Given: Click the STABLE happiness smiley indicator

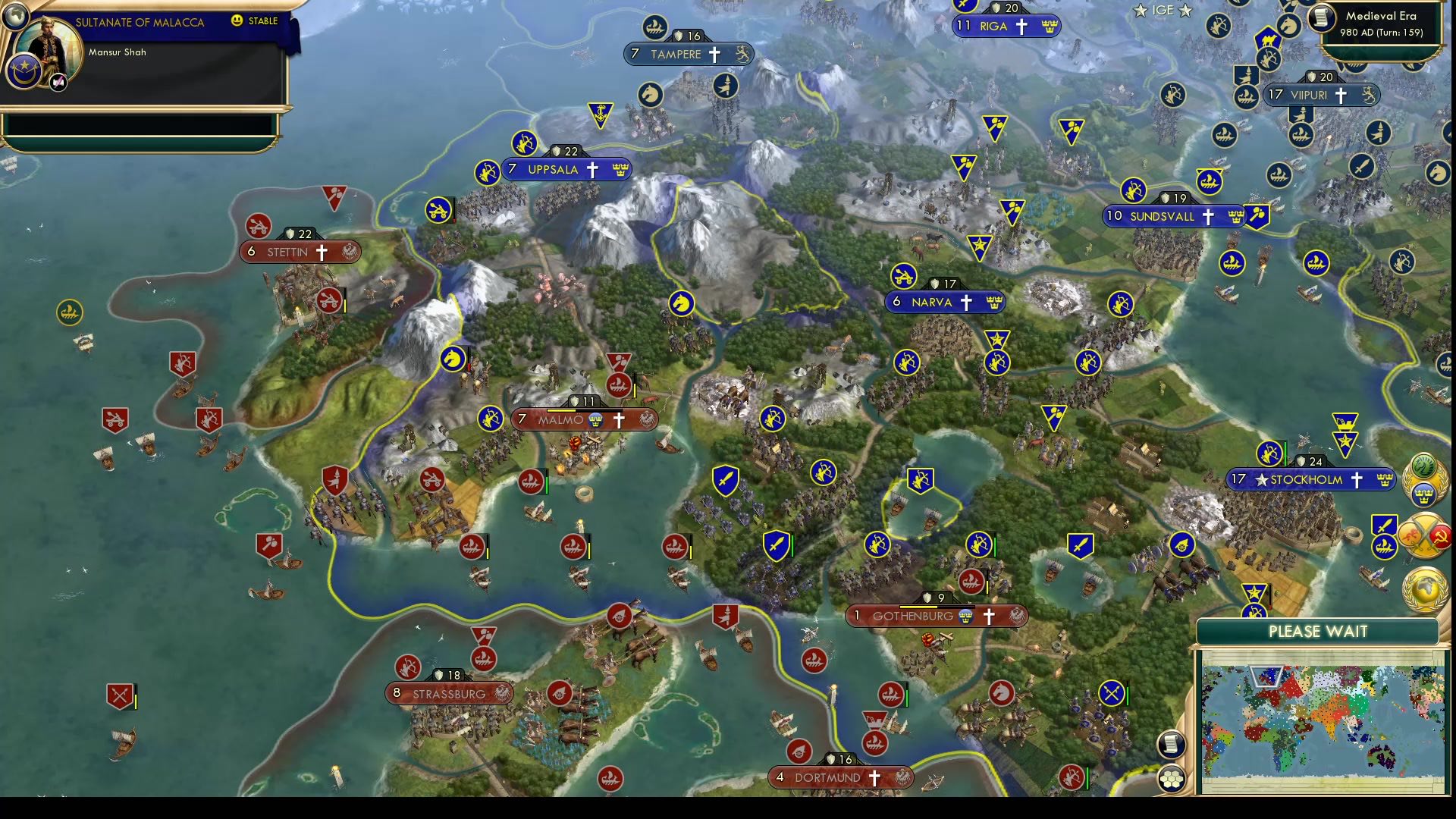Looking at the screenshot, I should coord(238,21).
